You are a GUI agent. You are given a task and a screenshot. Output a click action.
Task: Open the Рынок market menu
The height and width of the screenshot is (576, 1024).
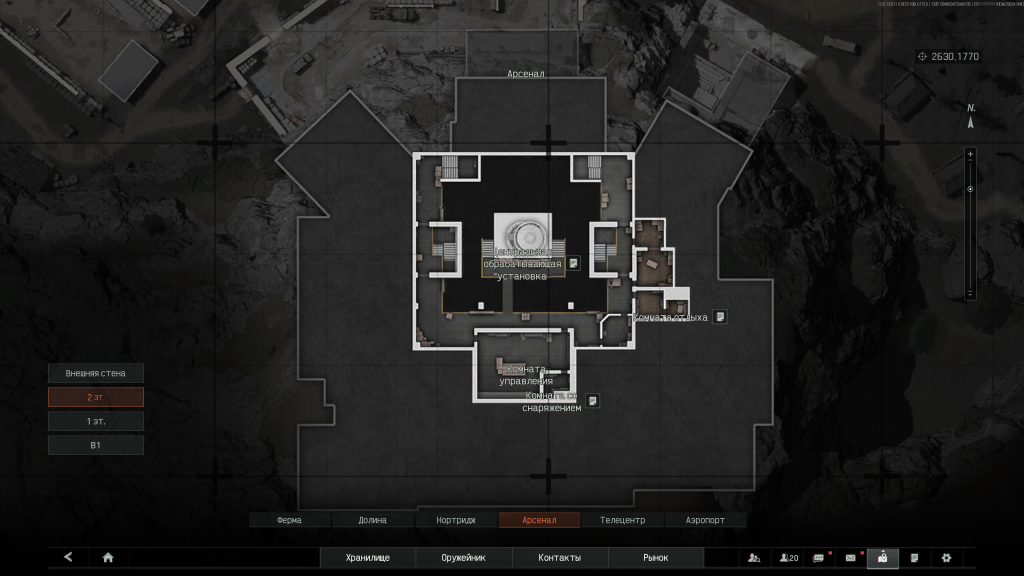click(655, 558)
